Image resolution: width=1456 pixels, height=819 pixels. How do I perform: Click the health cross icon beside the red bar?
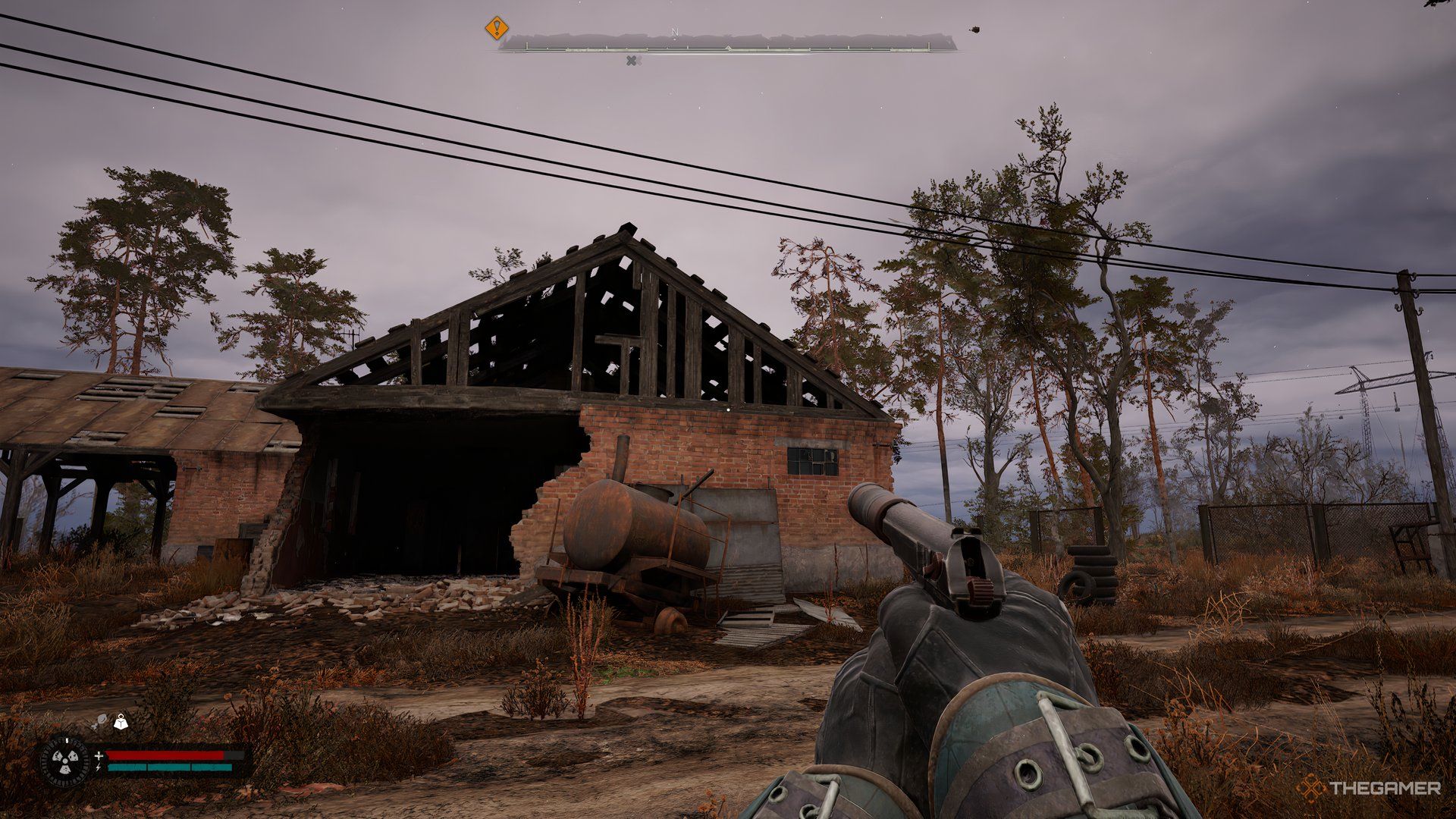tap(99, 756)
